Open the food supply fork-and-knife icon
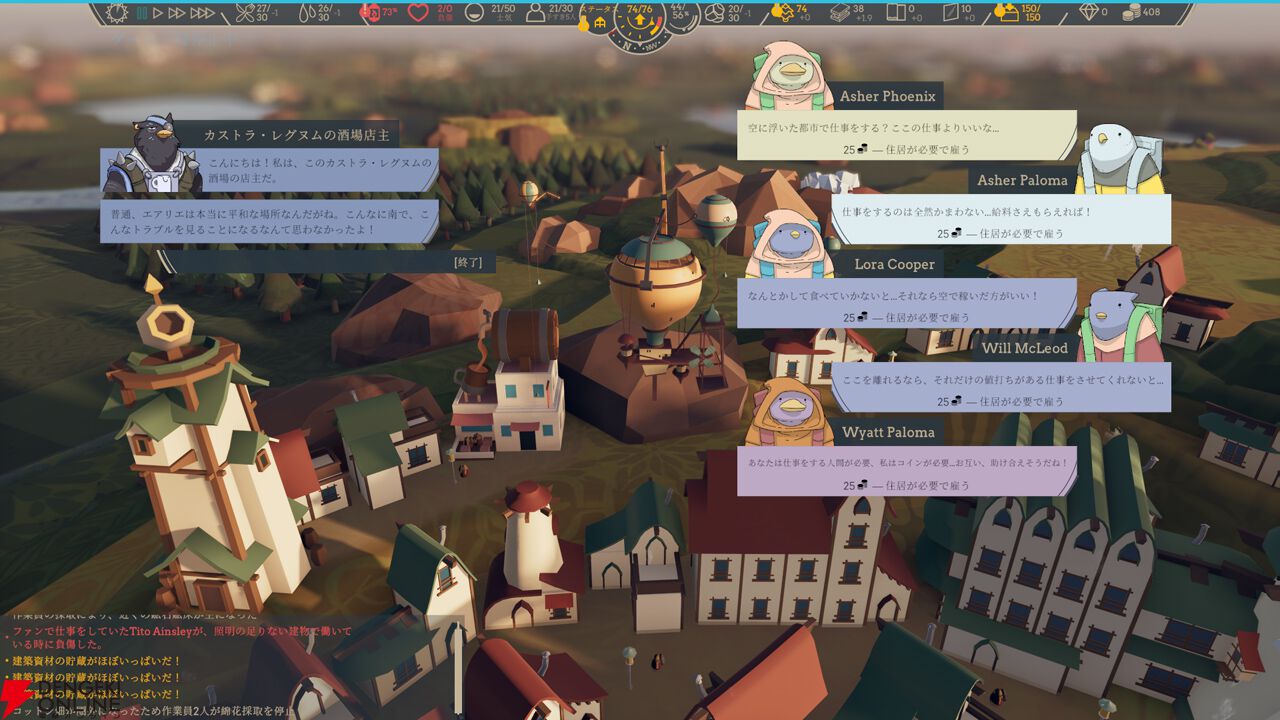The height and width of the screenshot is (720, 1280). (244, 13)
